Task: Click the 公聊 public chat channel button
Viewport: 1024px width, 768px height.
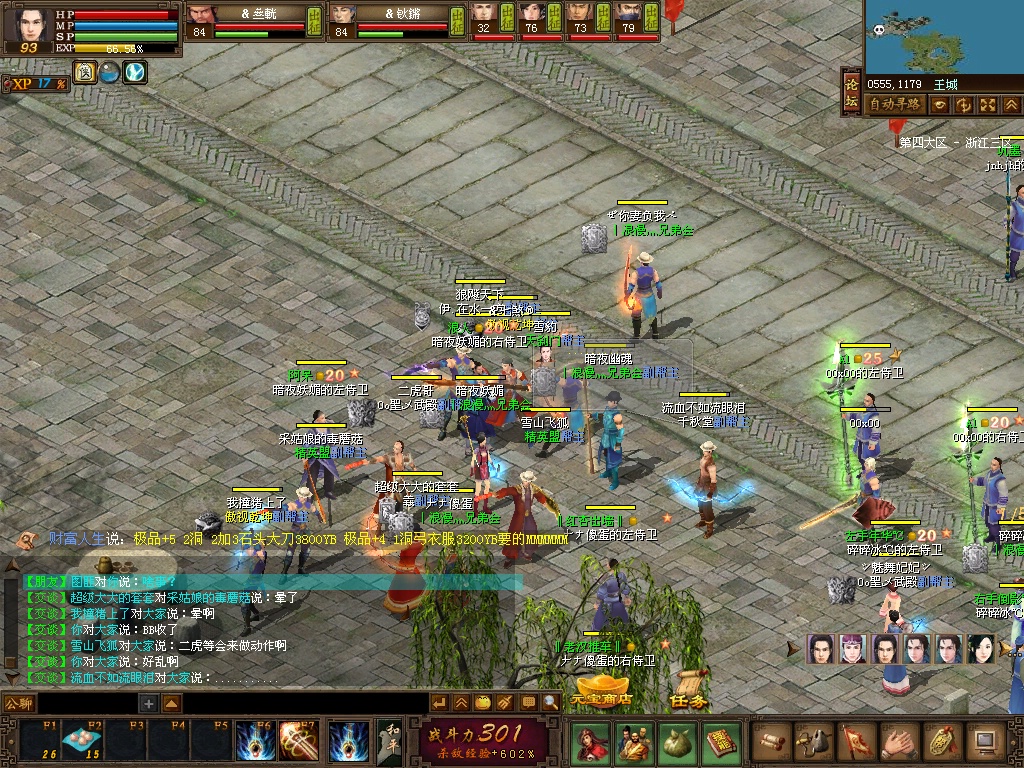Action: tap(19, 703)
